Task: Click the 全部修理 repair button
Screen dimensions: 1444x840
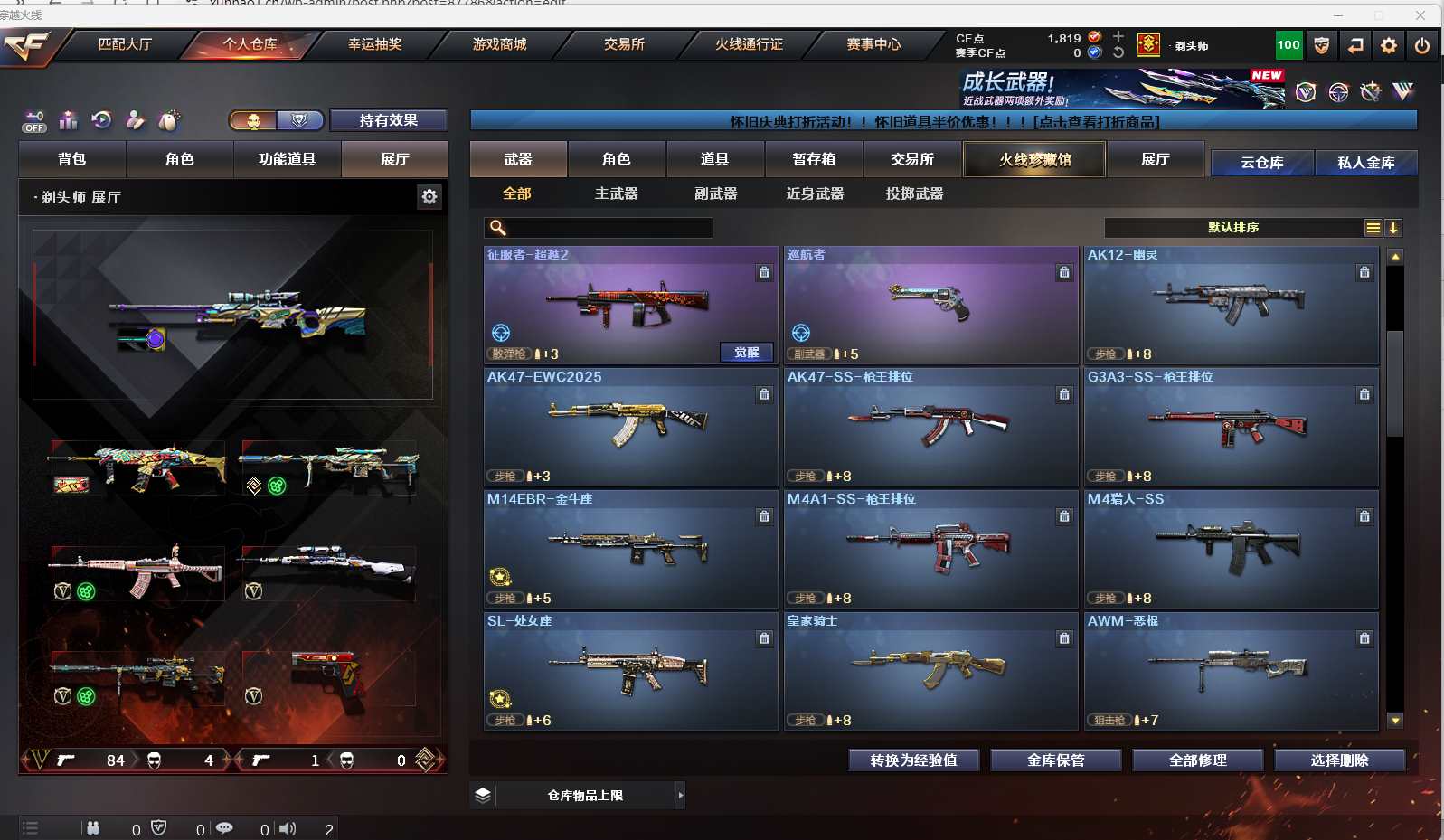Action: (1197, 760)
